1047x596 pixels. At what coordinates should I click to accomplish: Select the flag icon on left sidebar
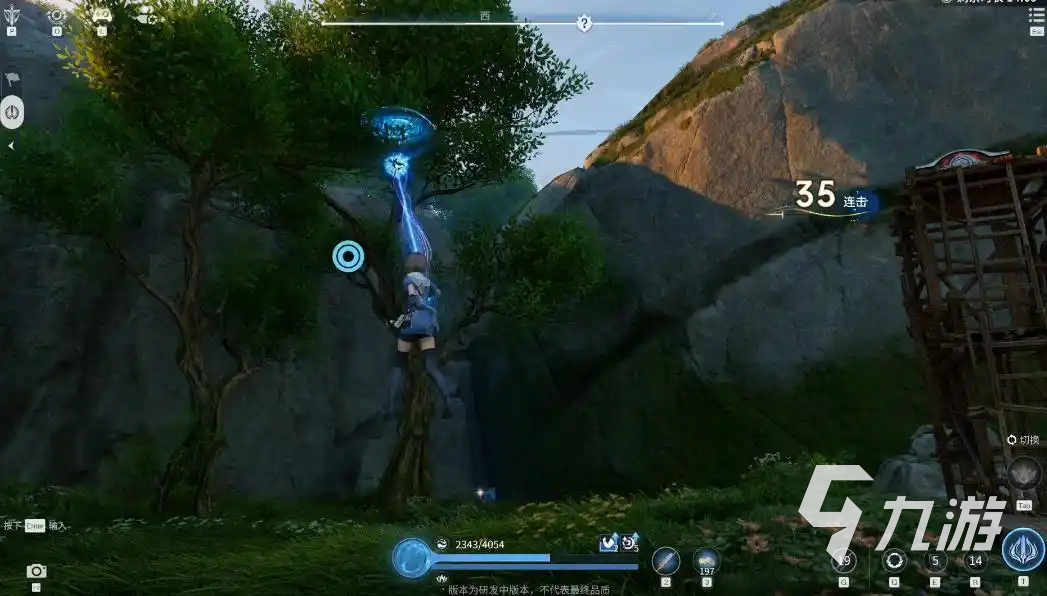(x=12, y=78)
